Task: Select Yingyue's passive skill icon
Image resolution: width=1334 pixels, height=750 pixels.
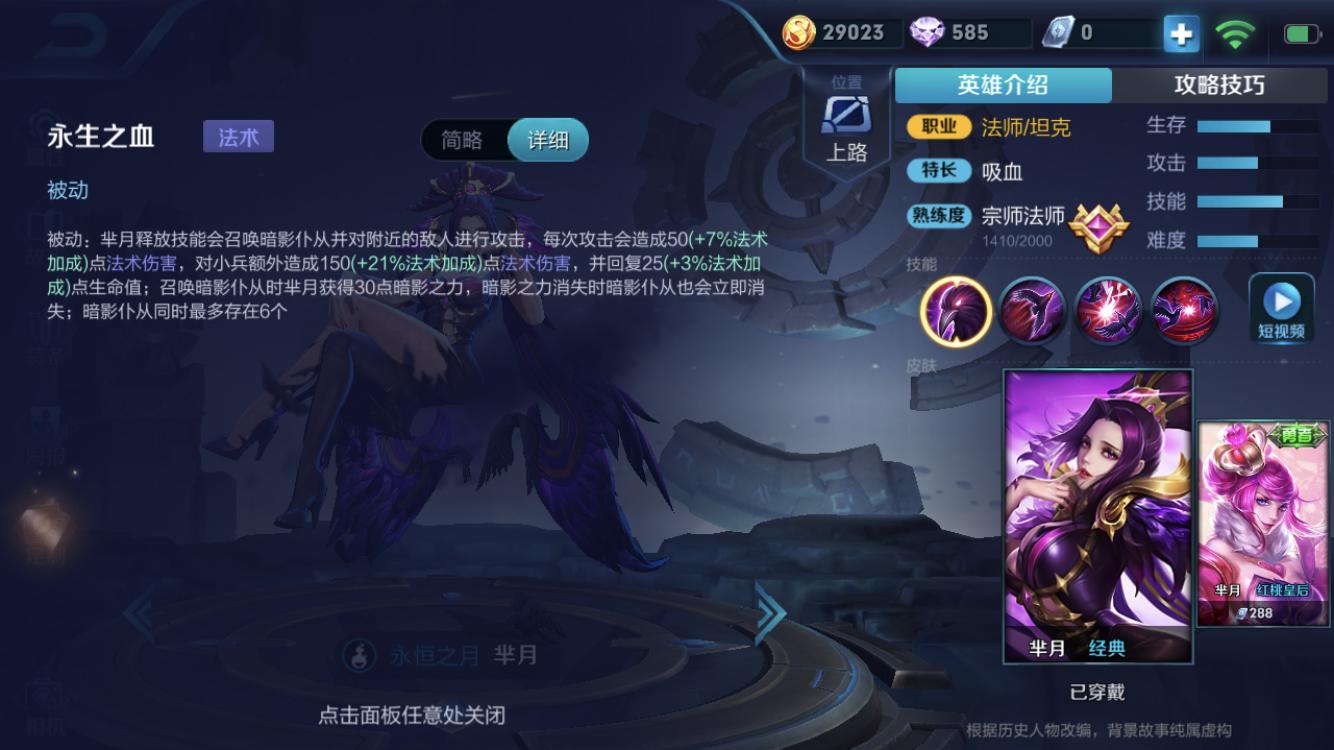Action: 956,311
